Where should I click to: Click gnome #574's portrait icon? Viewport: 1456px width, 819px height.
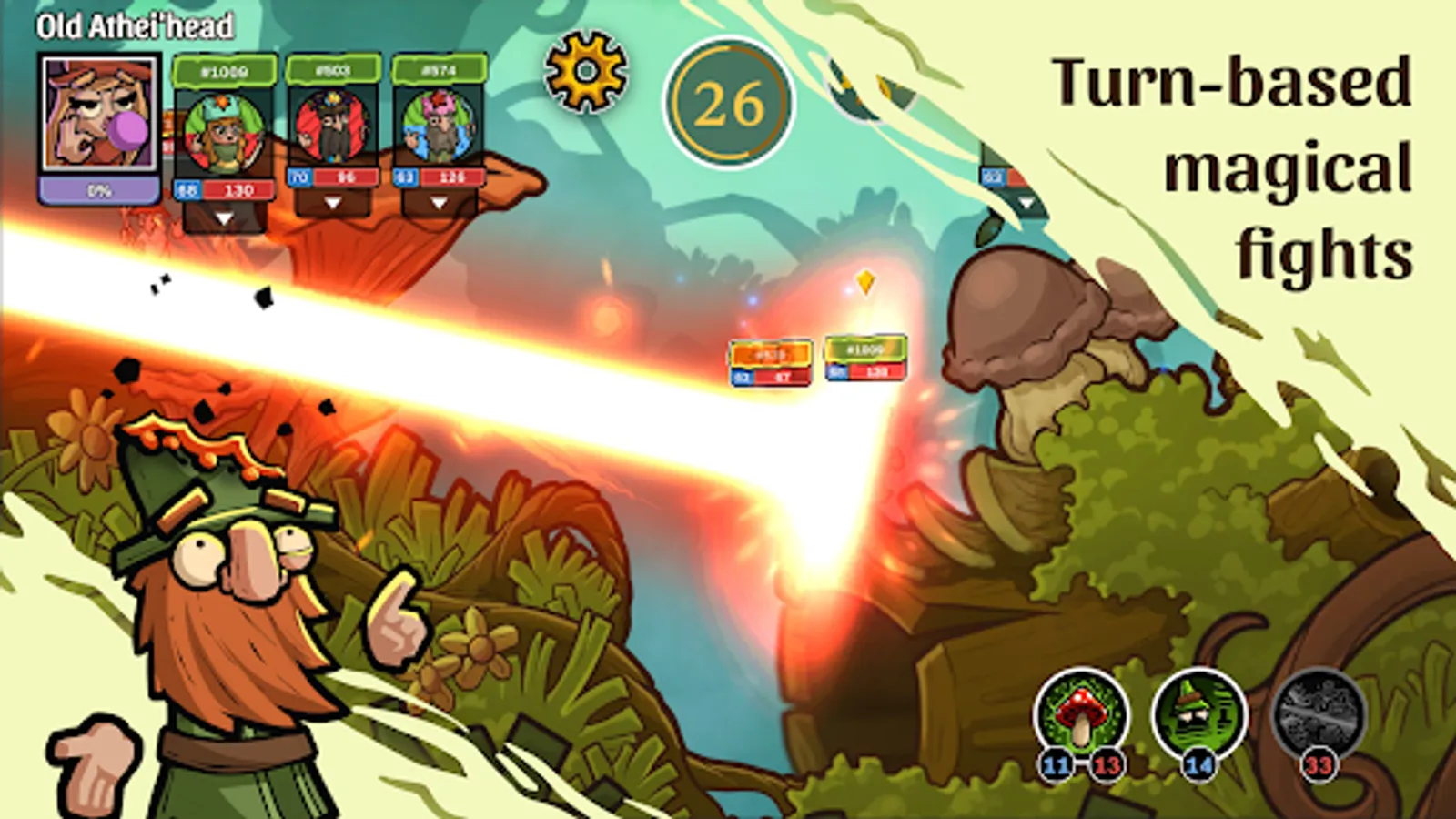439,124
